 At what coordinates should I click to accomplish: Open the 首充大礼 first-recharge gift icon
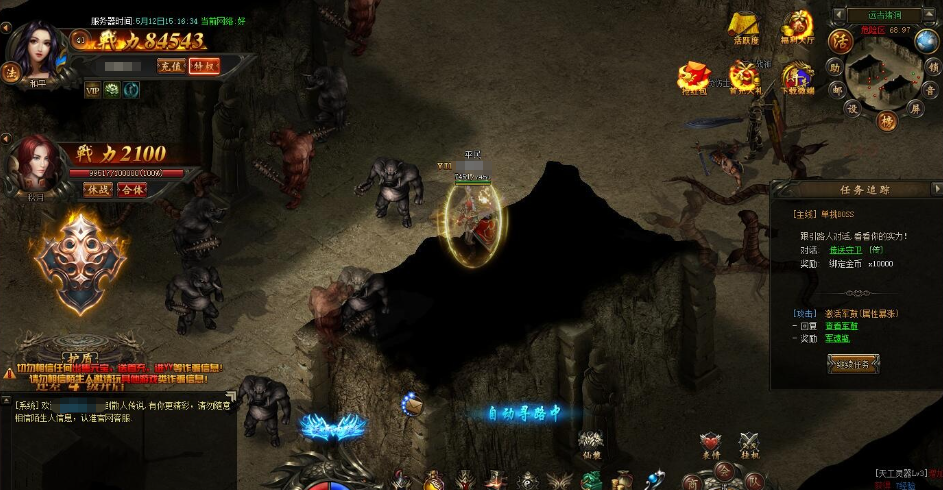click(x=743, y=77)
